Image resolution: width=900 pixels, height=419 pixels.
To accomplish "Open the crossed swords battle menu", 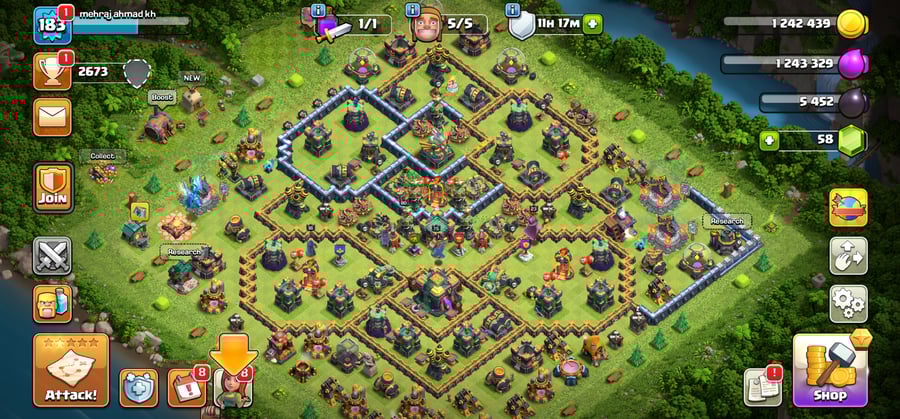I will [52, 256].
